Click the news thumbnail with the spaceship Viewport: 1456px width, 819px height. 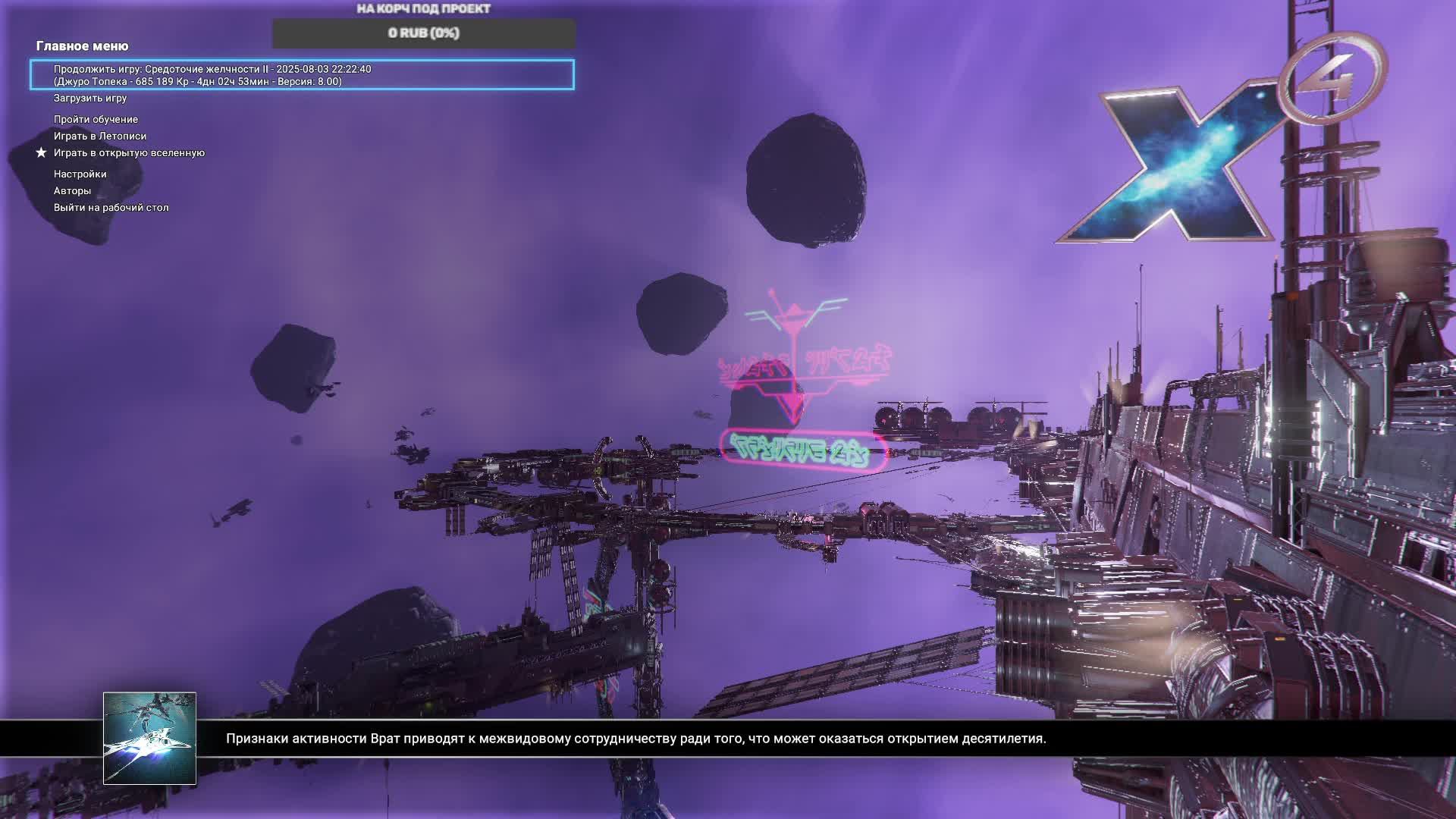pyautogui.click(x=149, y=738)
